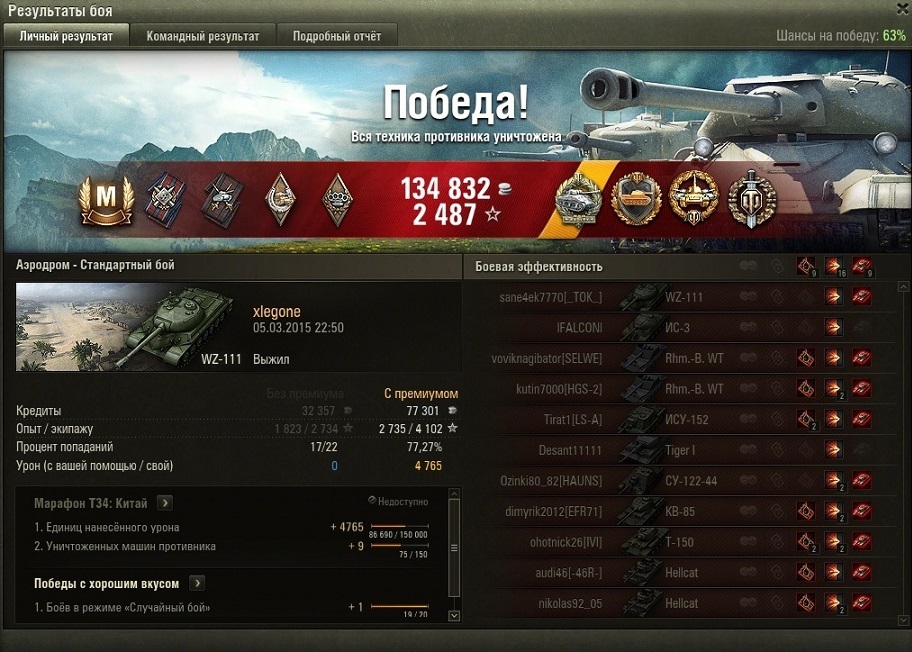Expand the Марафон T34: Китай mission arrow
The height and width of the screenshot is (652, 912).
[x=165, y=502]
